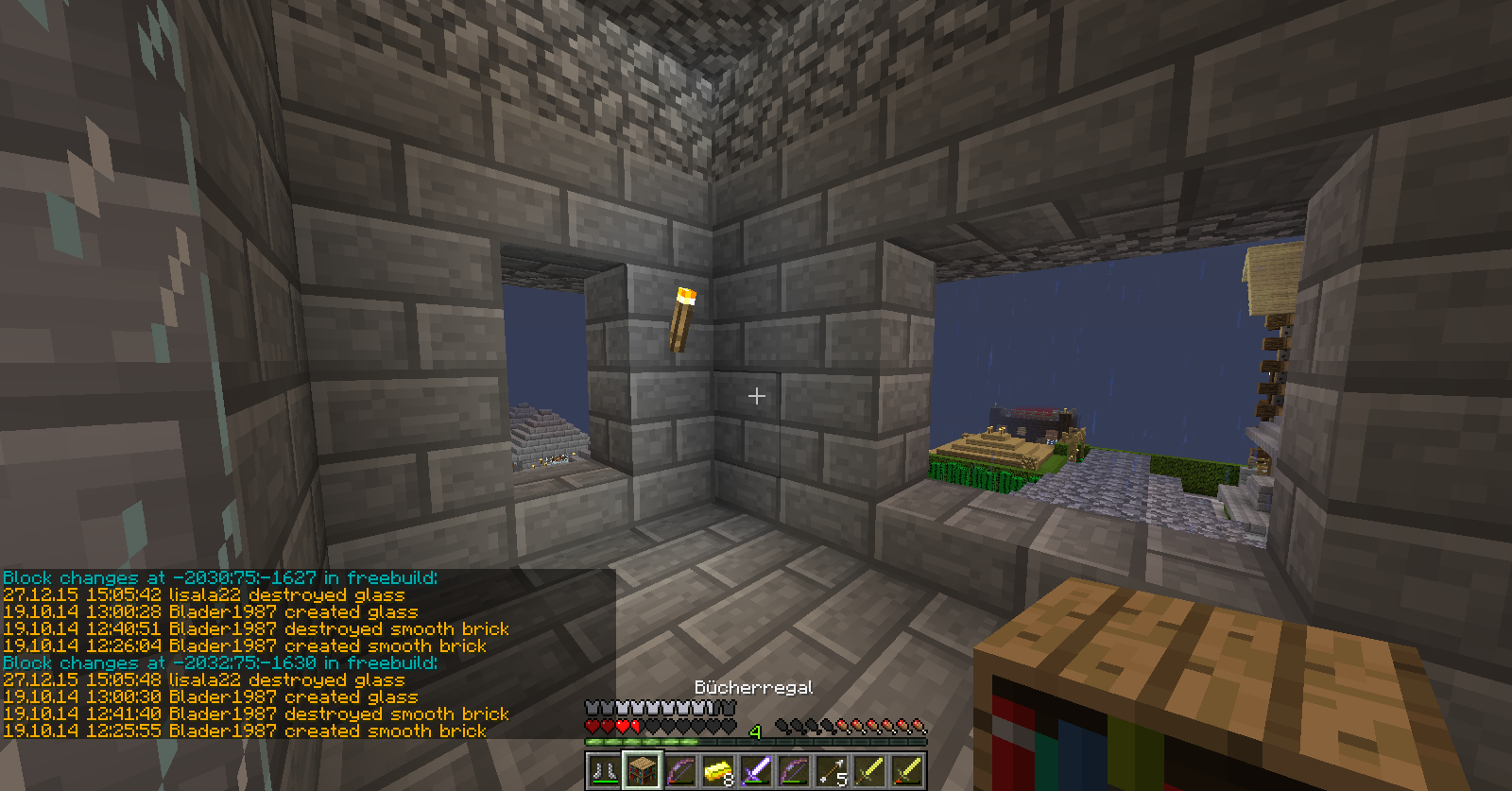Viewport: 1512px width, 791px height.
Task: Choose the stack of 8 gold ingots
Action: [x=718, y=770]
